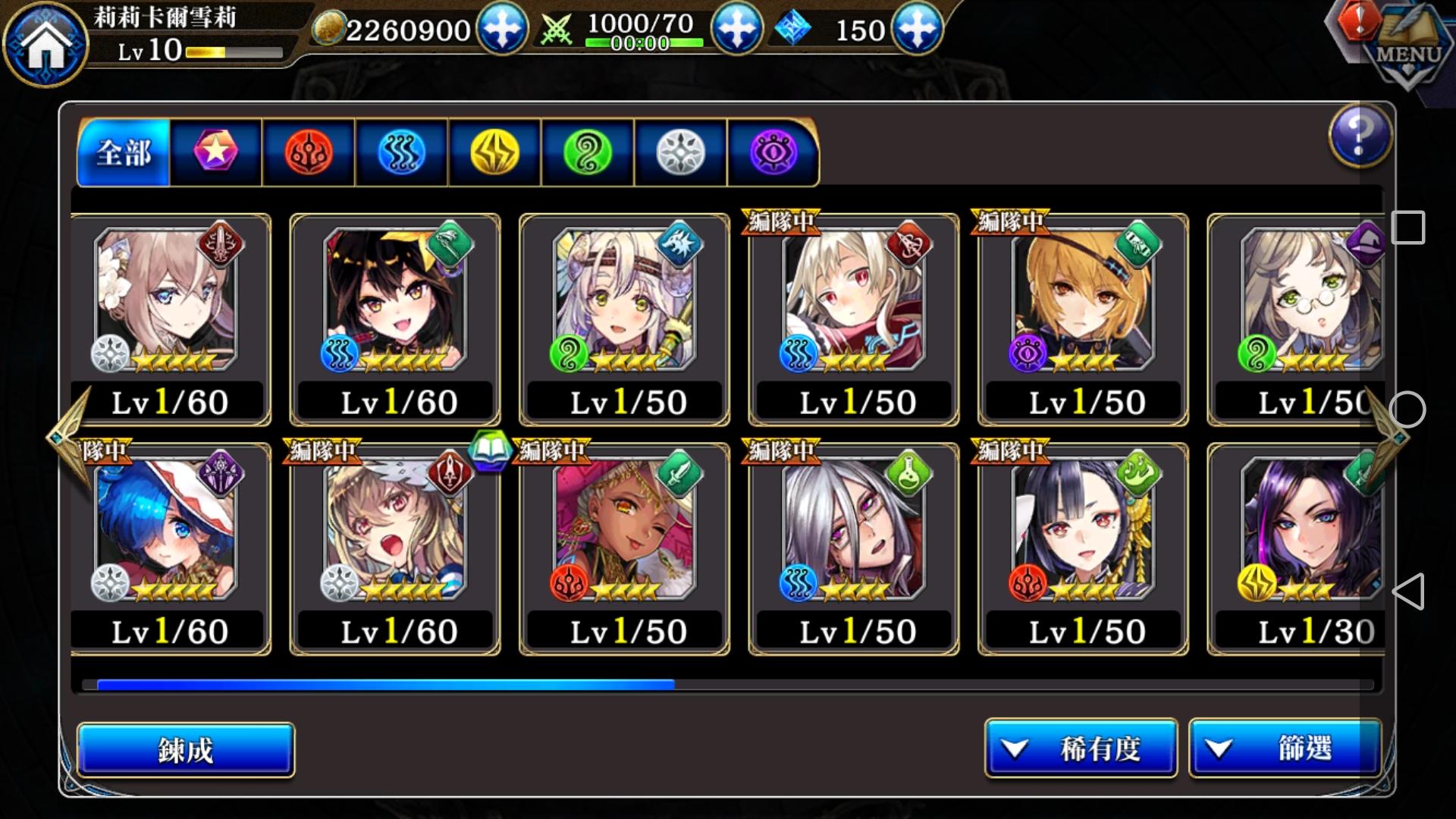The width and height of the screenshot is (1456, 819).
Task: Select the wind element filter icon
Action: tap(586, 152)
